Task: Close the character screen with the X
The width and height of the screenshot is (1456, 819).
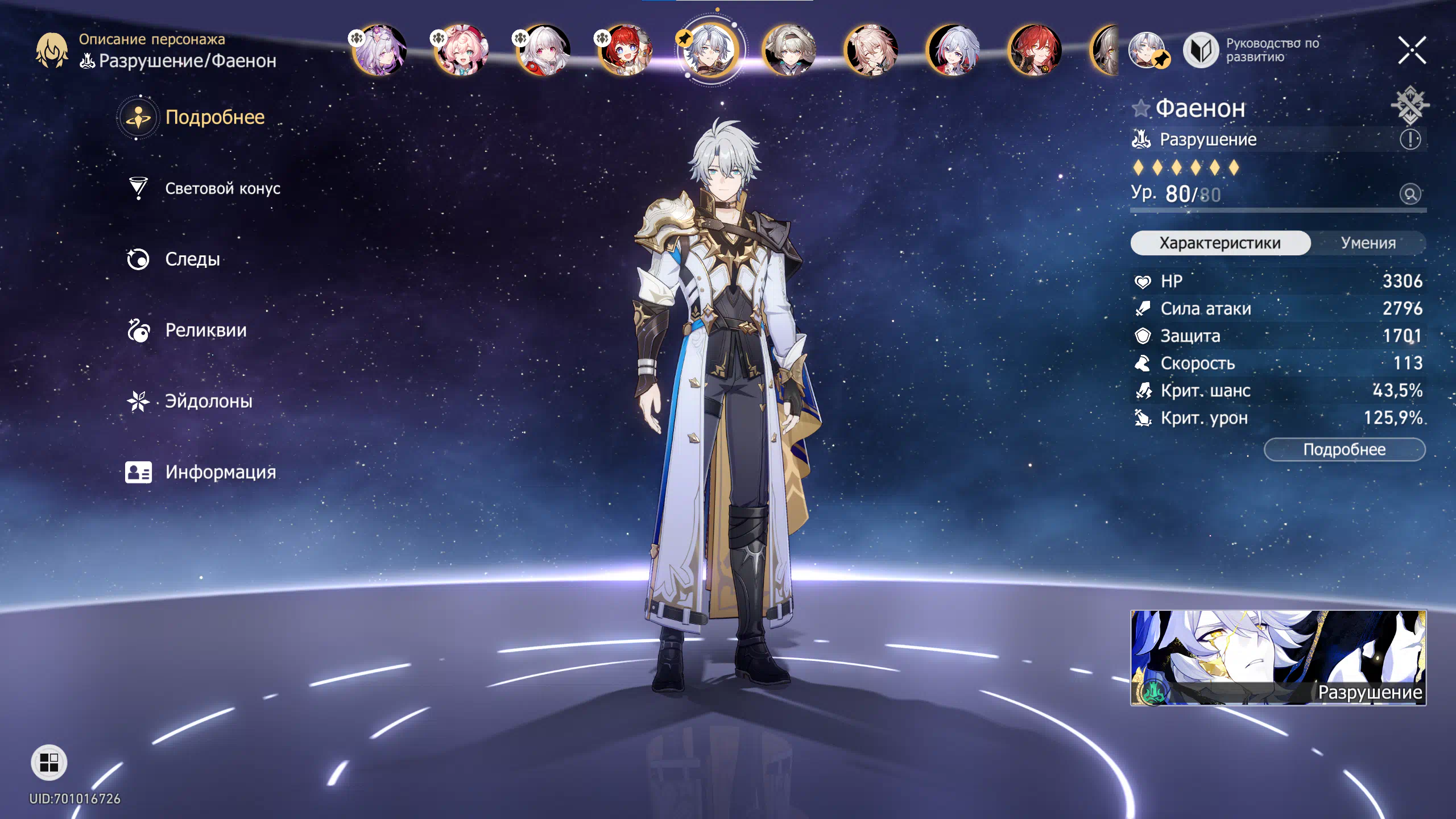Action: [x=1412, y=50]
